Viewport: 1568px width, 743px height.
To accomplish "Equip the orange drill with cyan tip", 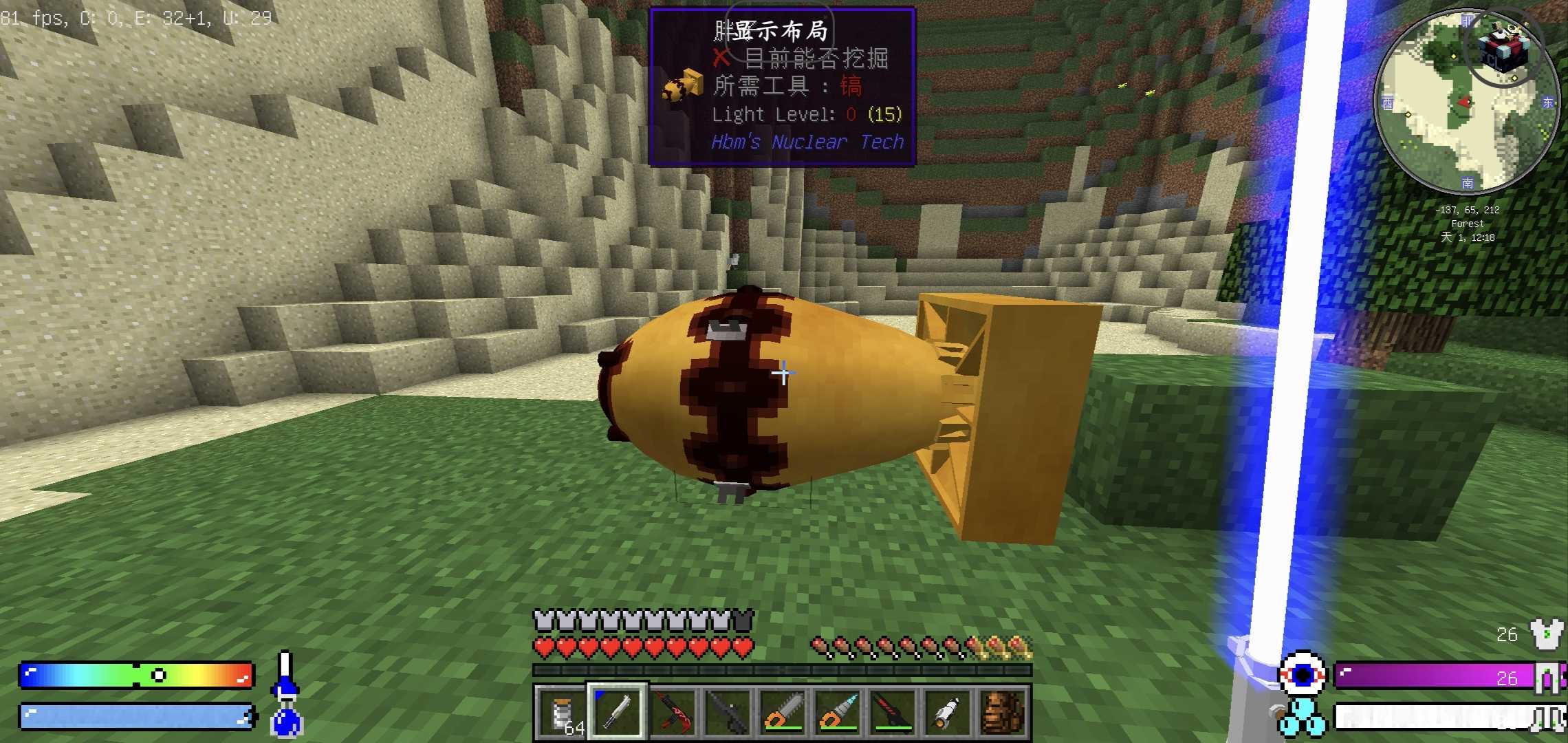I will (x=837, y=712).
